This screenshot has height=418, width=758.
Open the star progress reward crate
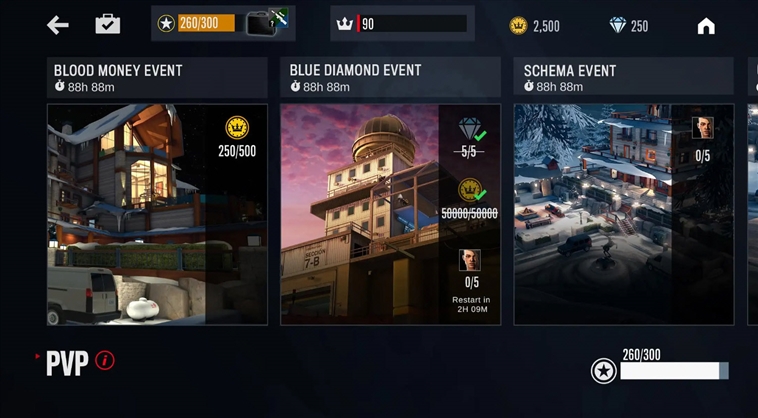(265, 23)
